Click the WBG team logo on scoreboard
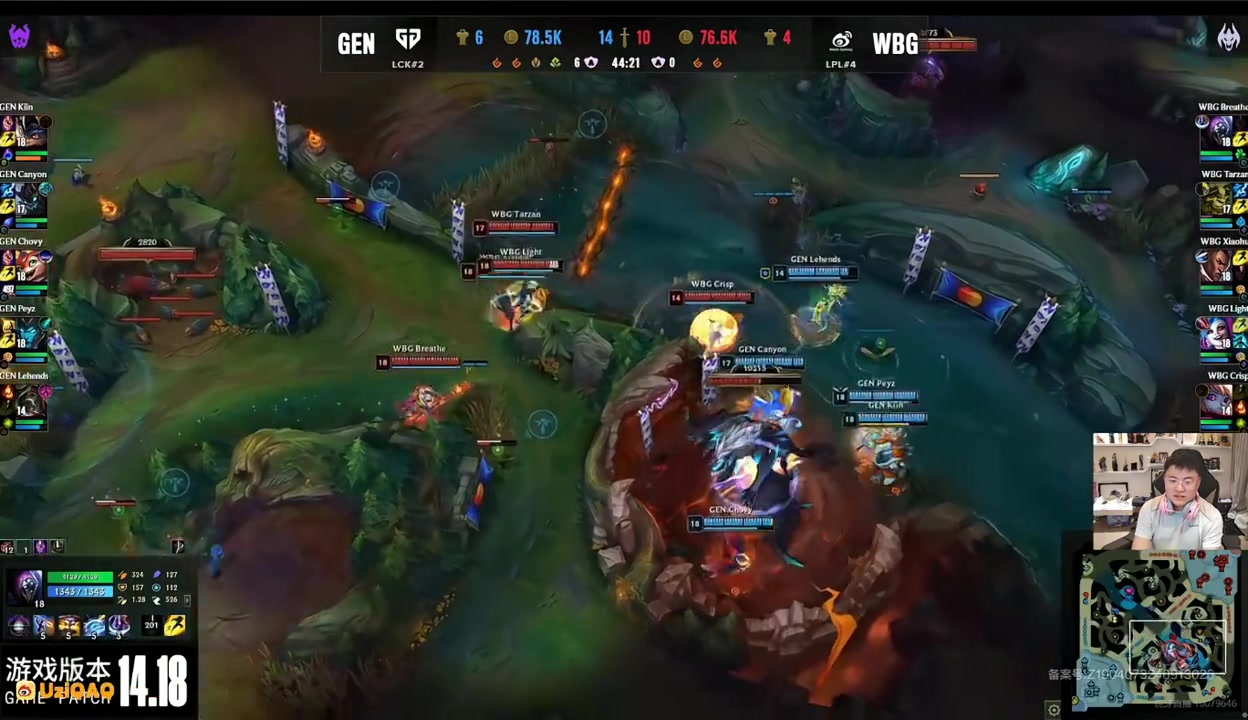 tap(842, 41)
